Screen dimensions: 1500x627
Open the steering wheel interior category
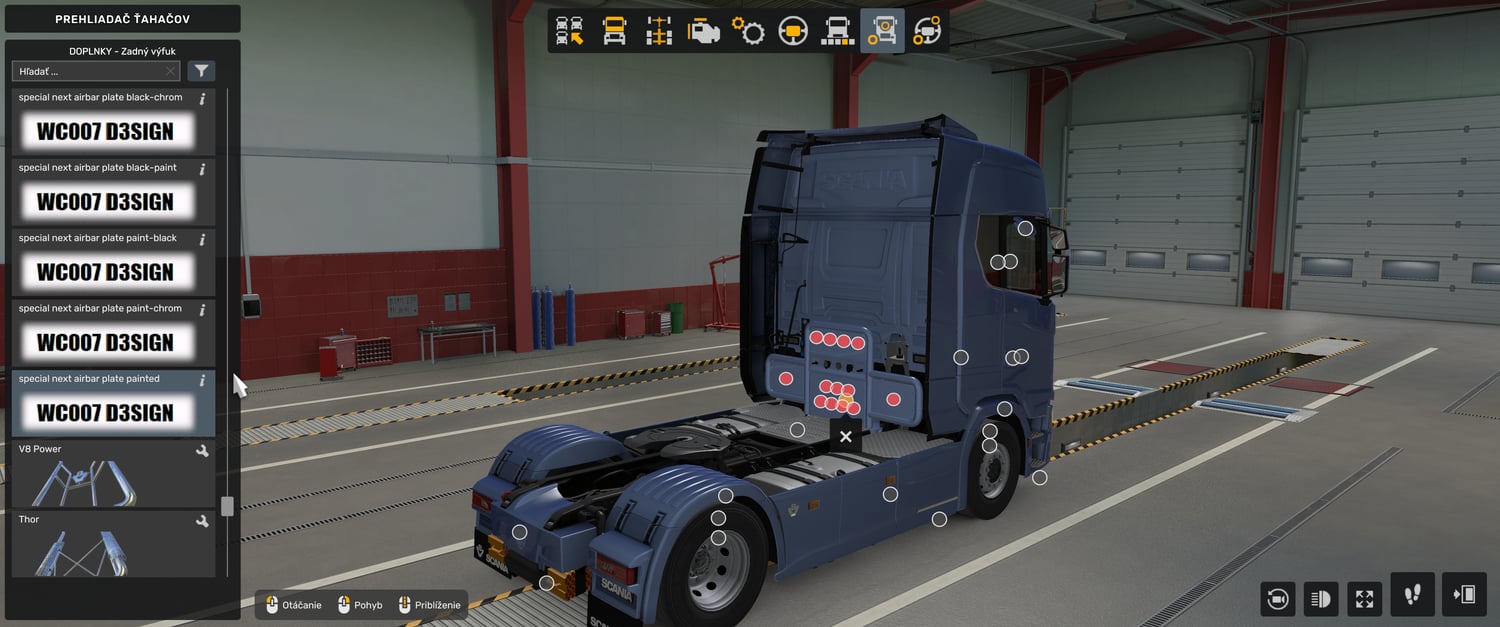pos(793,31)
